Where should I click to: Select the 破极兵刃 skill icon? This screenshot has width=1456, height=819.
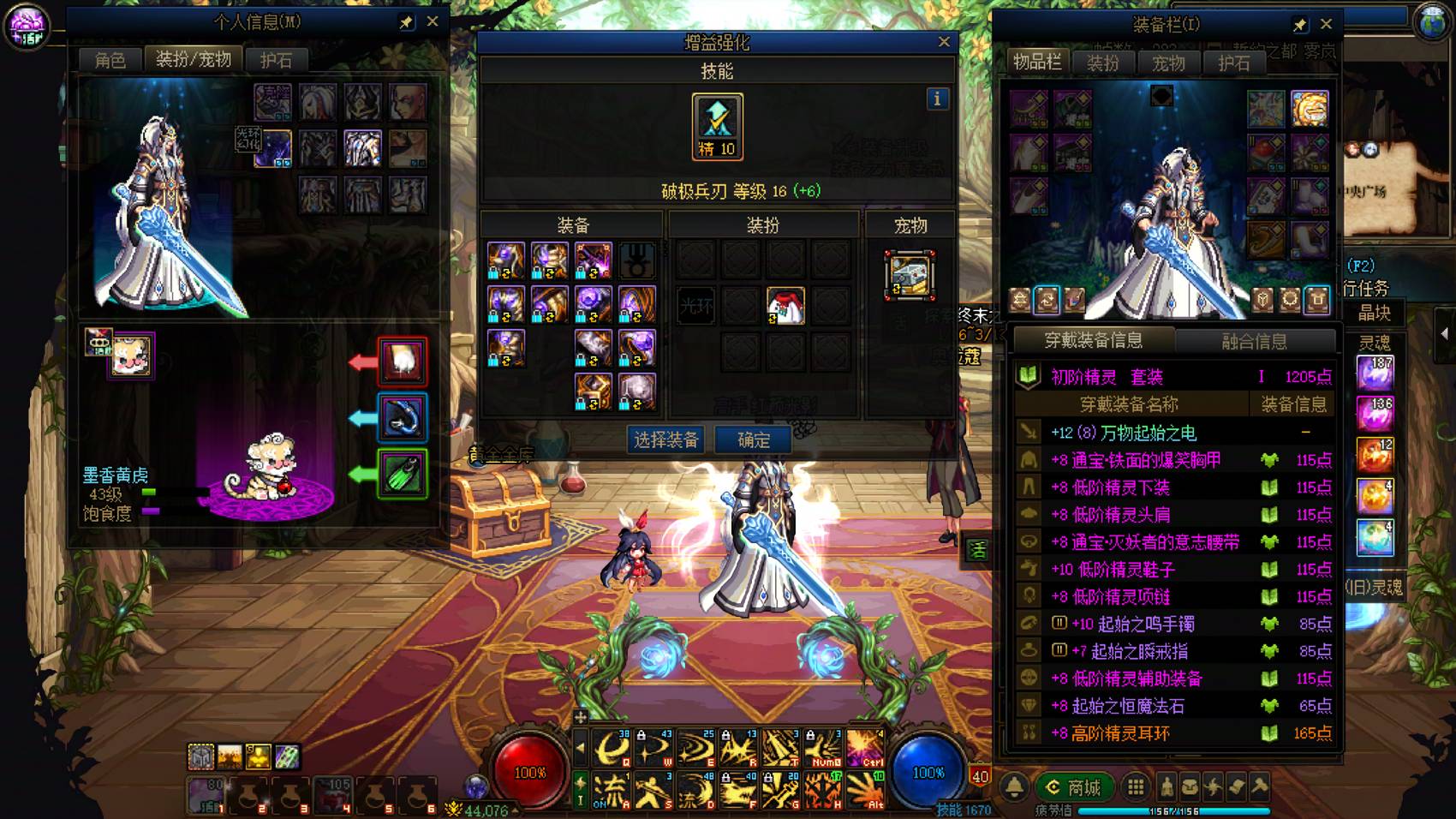[x=717, y=126]
